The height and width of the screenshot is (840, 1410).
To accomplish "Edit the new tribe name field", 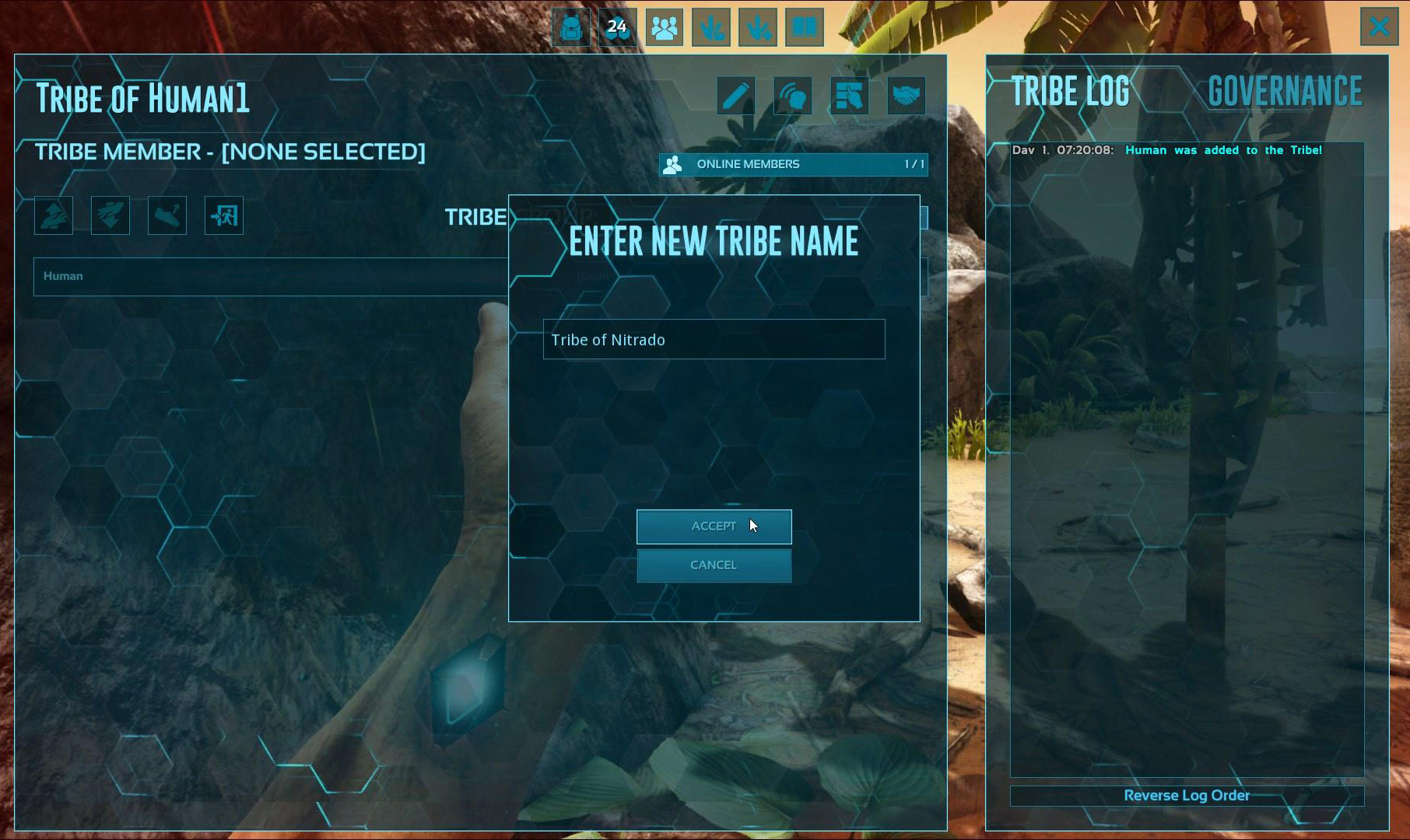I will click(x=714, y=339).
